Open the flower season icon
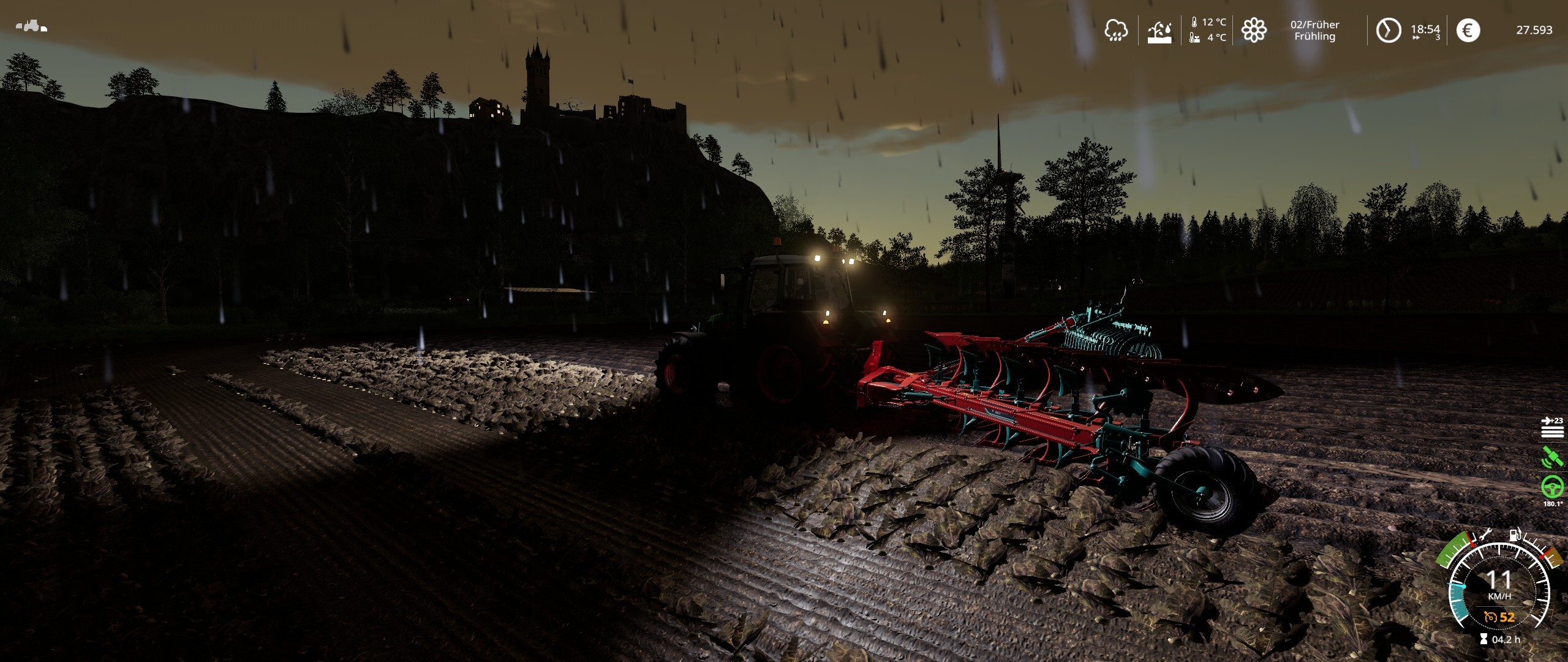The width and height of the screenshot is (1568, 662). coord(1254,30)
